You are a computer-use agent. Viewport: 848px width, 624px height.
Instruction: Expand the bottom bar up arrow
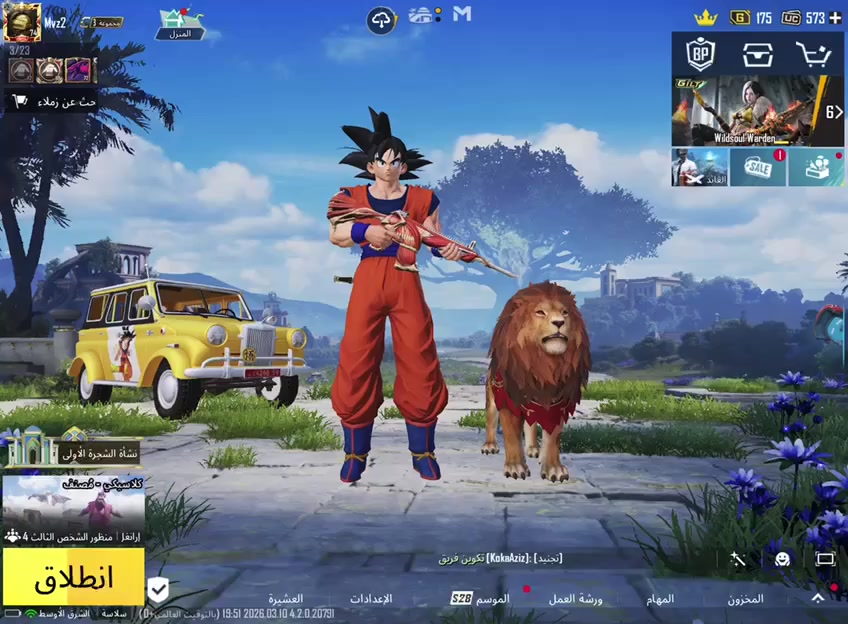818,598
